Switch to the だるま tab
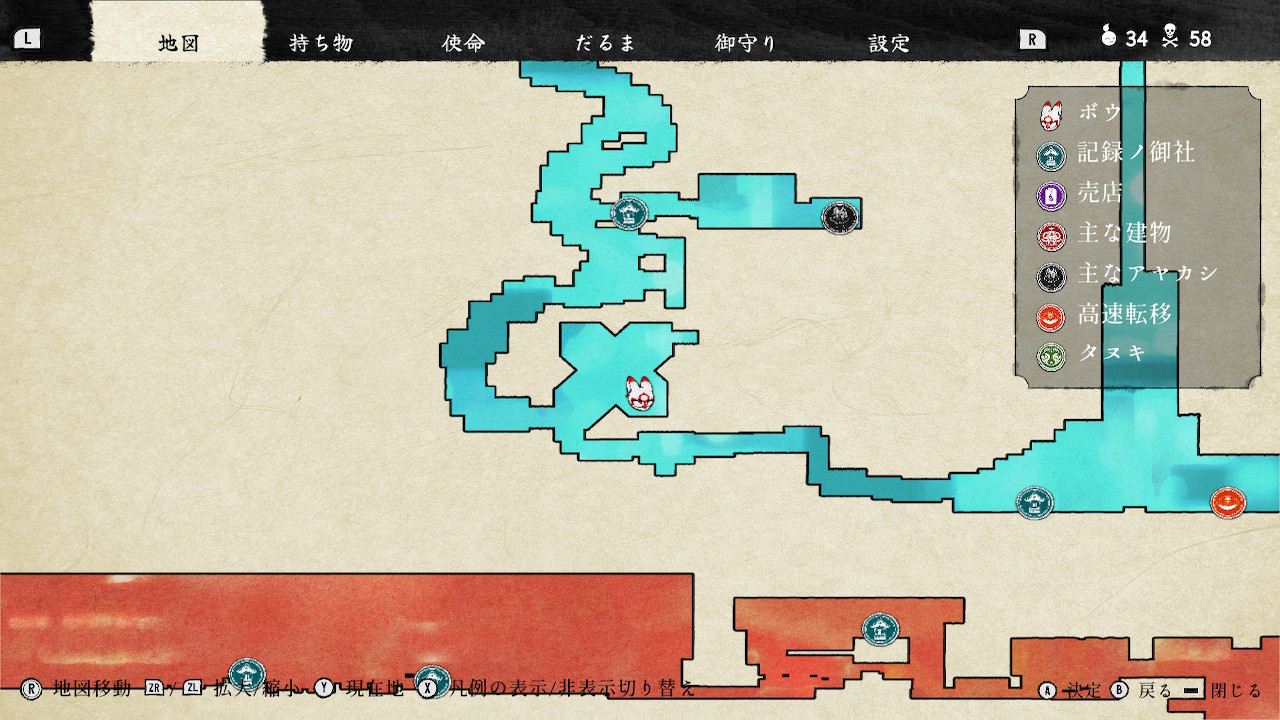Screen dimensions: 1280x720 click(605, 43)
